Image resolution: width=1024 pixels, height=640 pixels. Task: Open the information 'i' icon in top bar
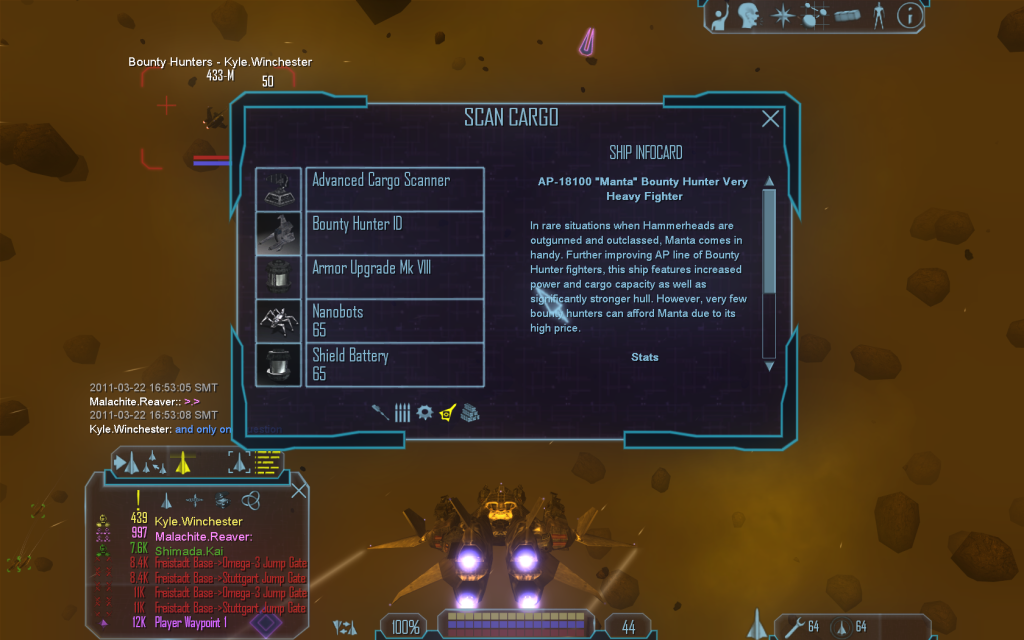tap(909, 15)
